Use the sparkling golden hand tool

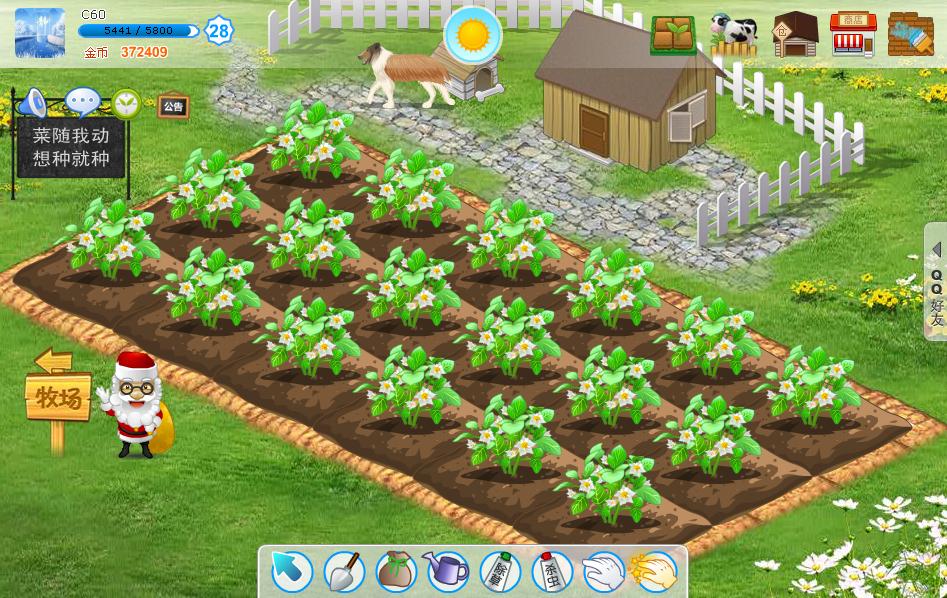tap(654, 572)
